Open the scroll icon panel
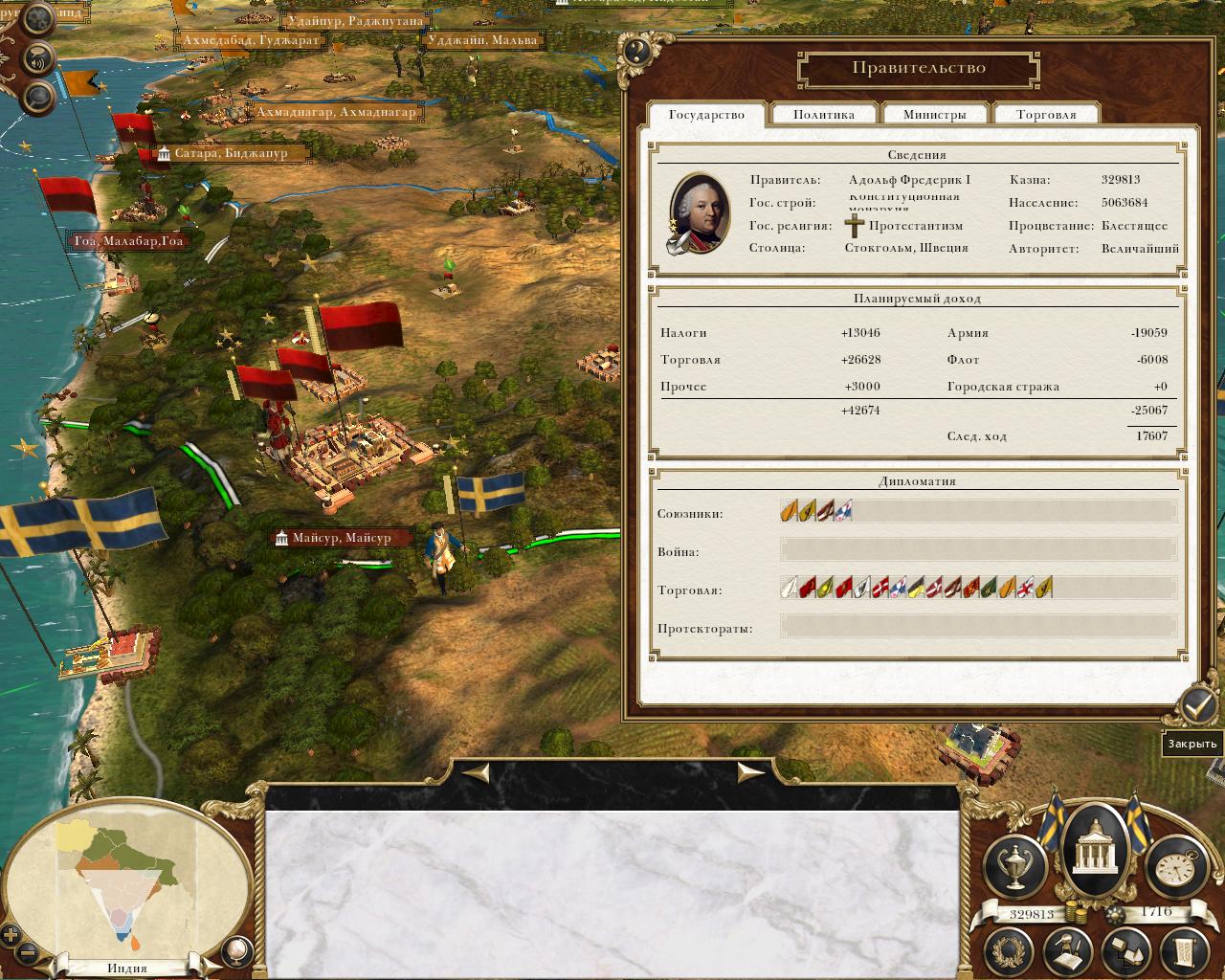The image size is (1225, 980). [x=1183, y=949]
